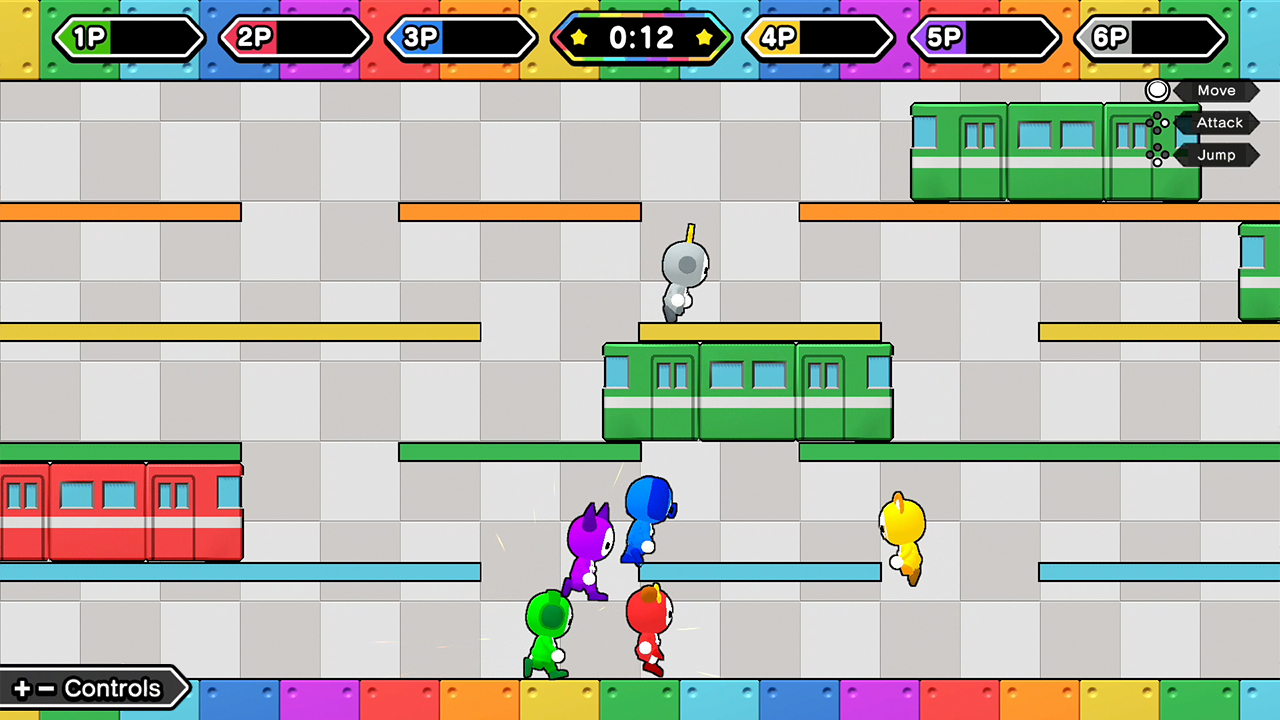
Task: Select the green train in the middle
Action: tap(747, 390)
